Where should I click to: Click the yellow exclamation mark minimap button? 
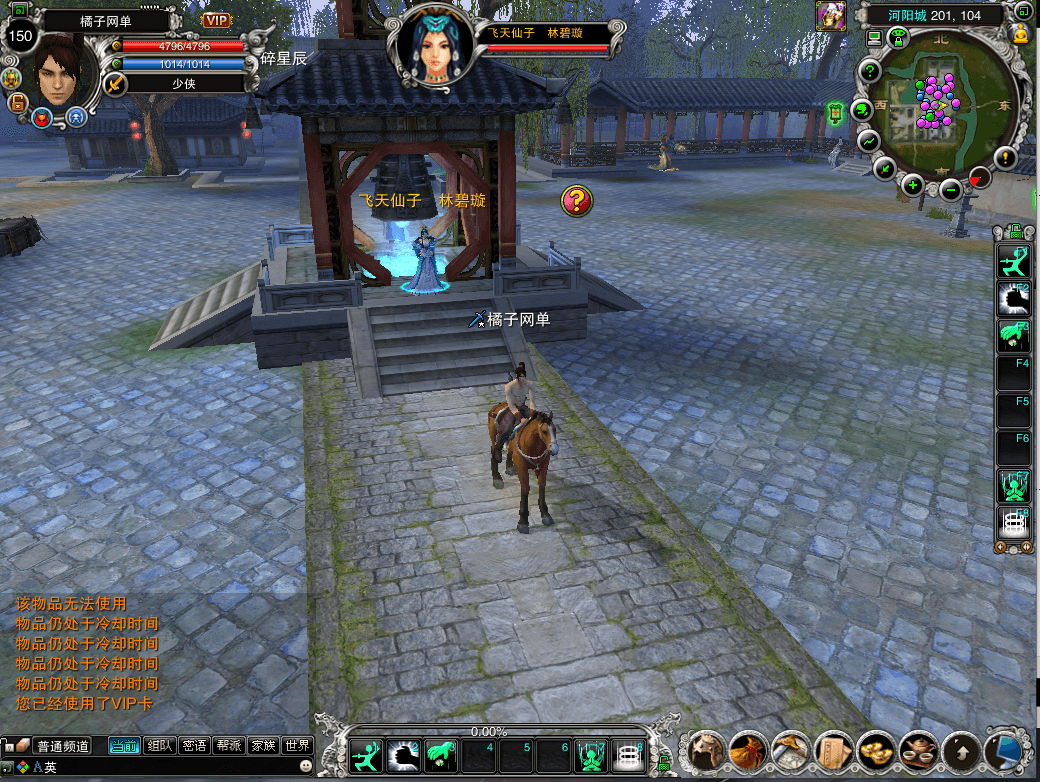click(1005, 157)
